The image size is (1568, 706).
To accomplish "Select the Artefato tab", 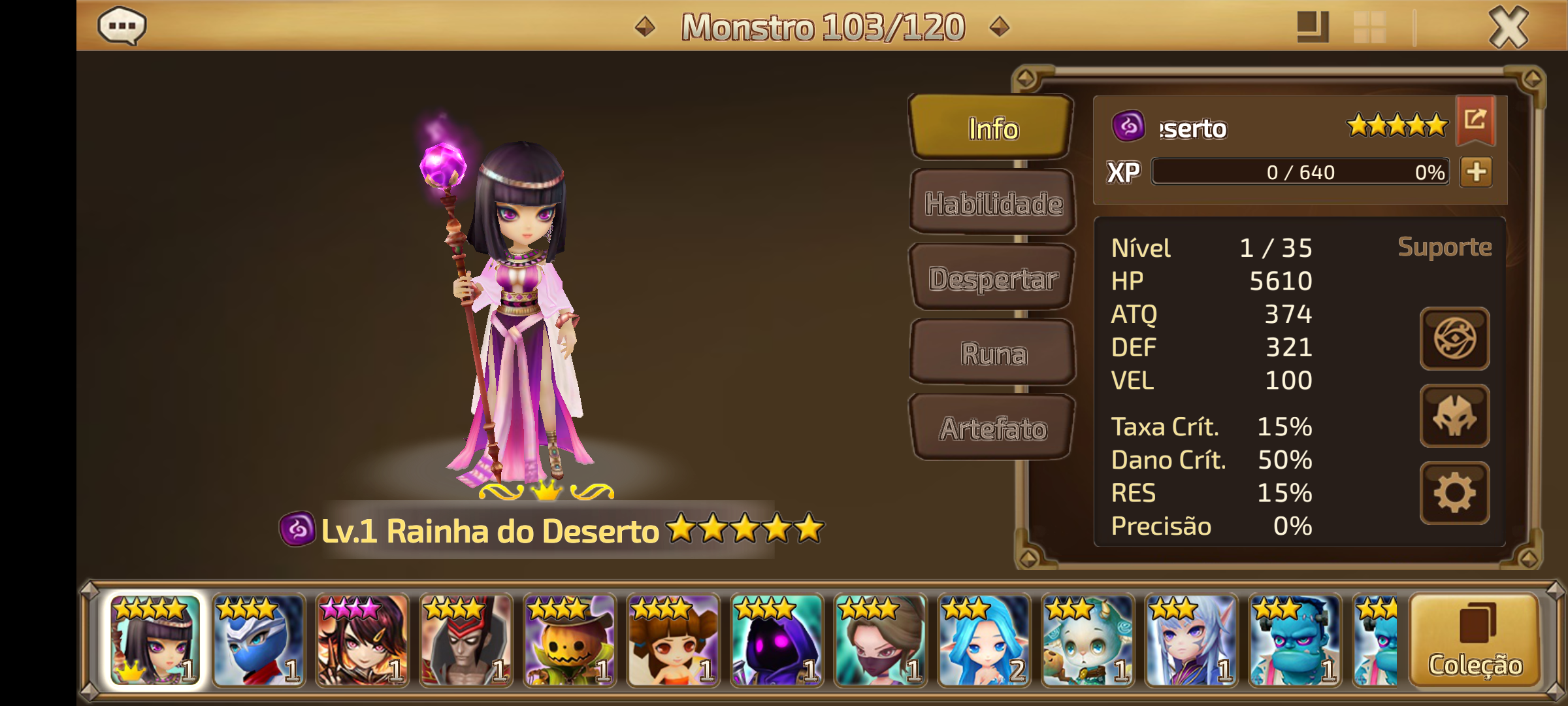I will point(993,429).
